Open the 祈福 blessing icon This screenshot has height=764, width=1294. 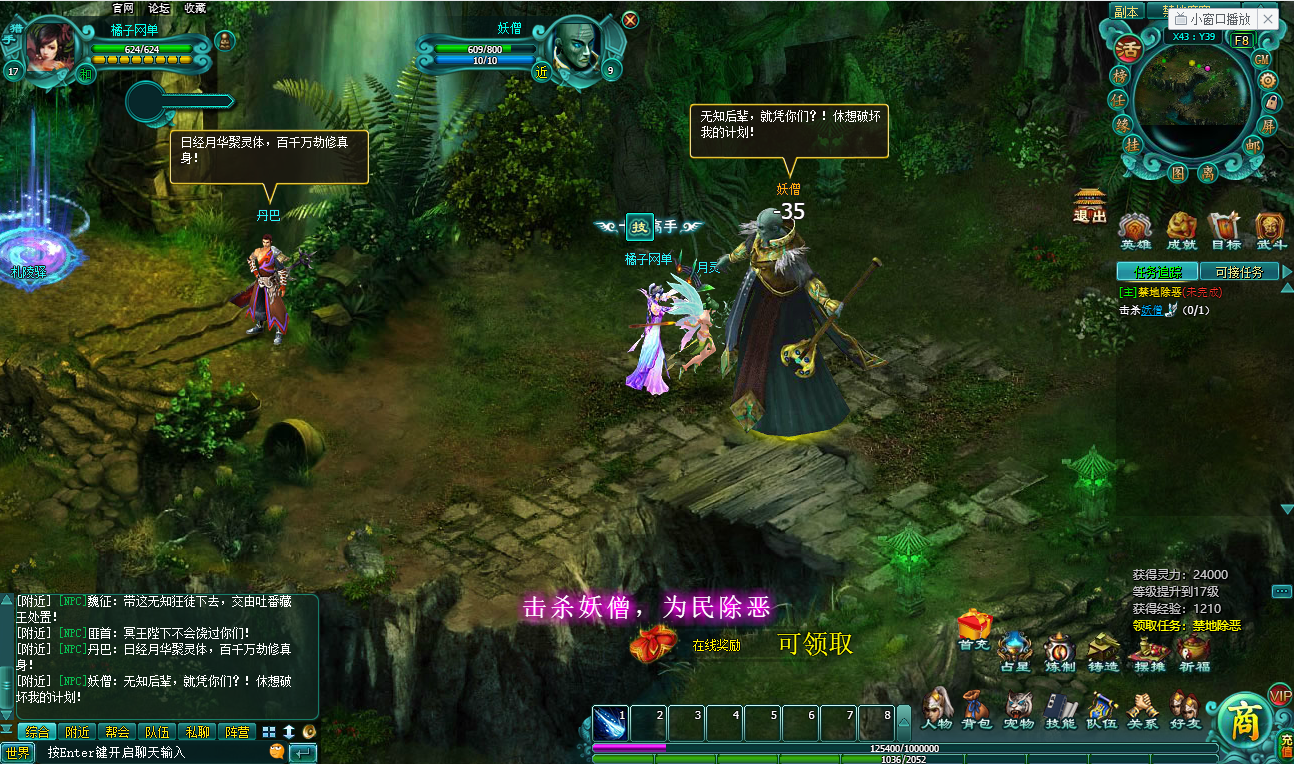click(1193, 653)
